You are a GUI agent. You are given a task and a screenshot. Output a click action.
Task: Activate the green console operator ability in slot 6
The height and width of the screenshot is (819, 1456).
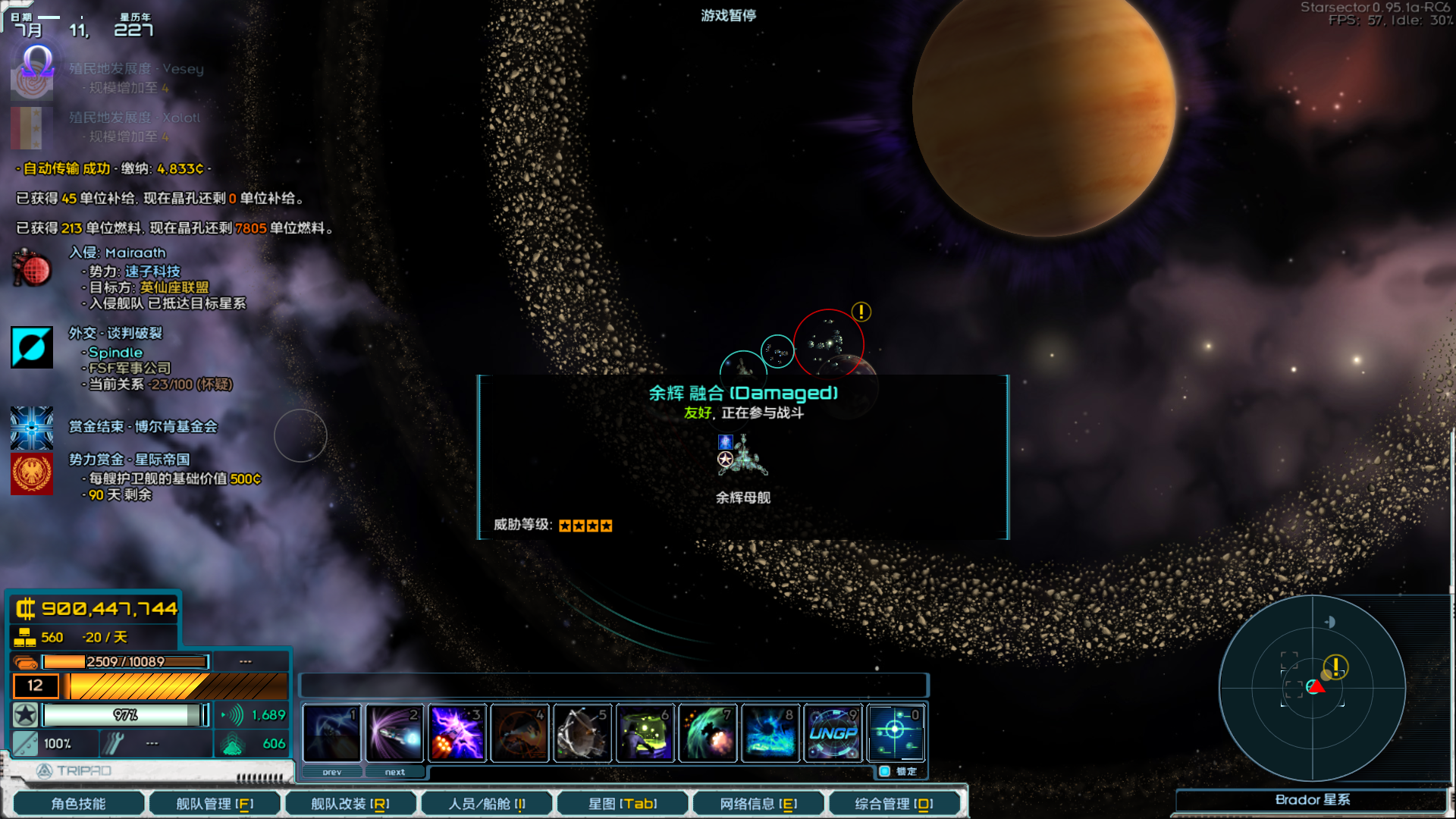(645, 733)
